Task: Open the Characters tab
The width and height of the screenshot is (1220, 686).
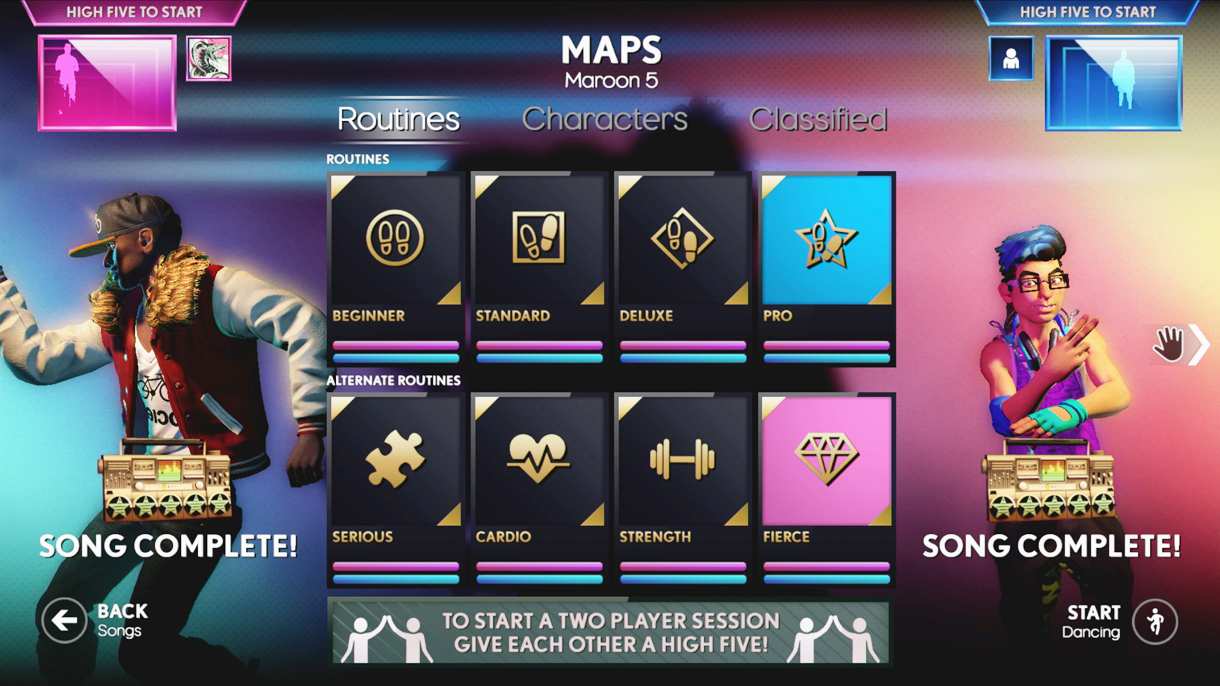Action: [x=604, y=119]
